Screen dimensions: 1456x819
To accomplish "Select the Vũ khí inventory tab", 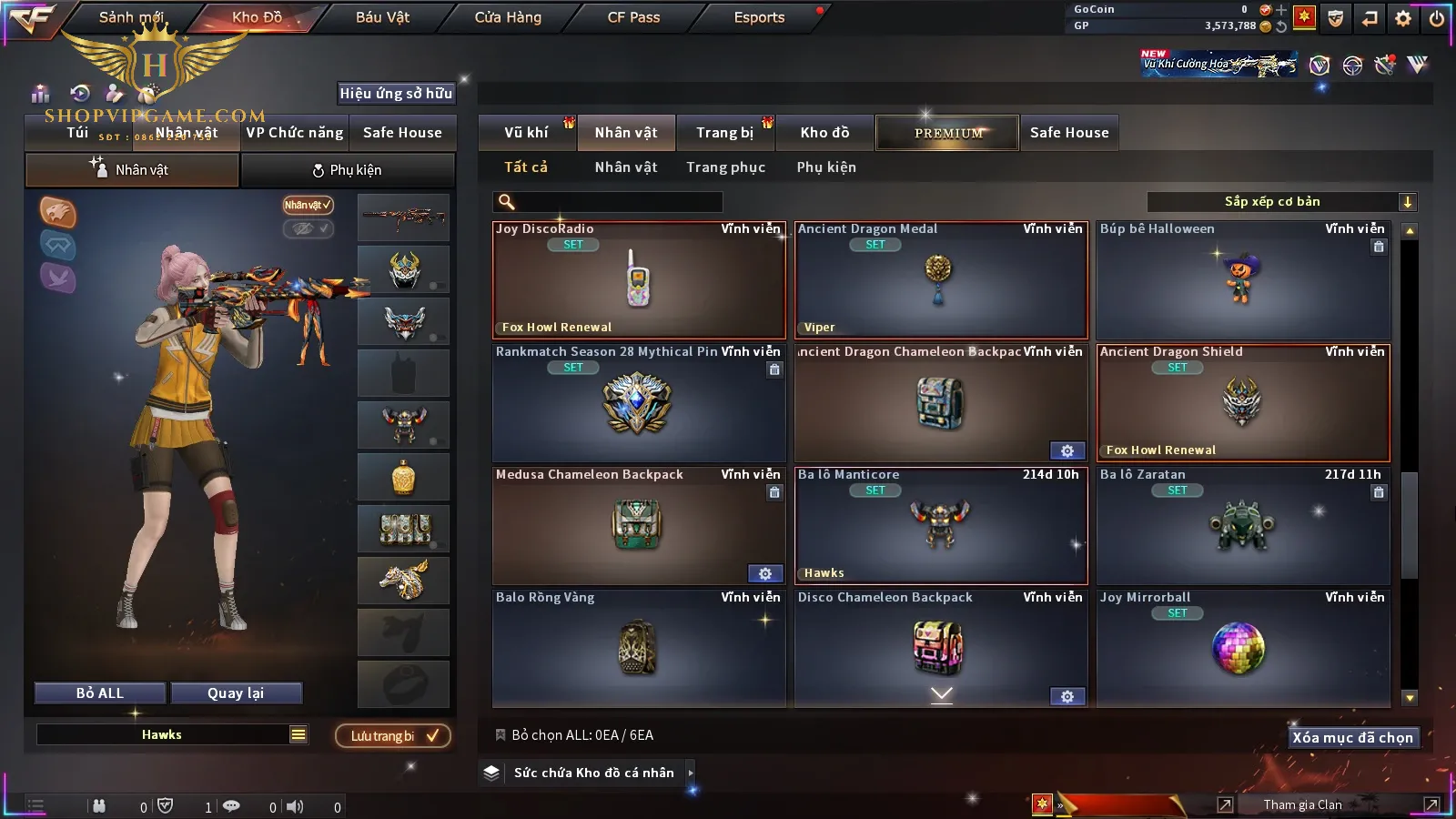I will pyautogui.click(x=526, y=133).
